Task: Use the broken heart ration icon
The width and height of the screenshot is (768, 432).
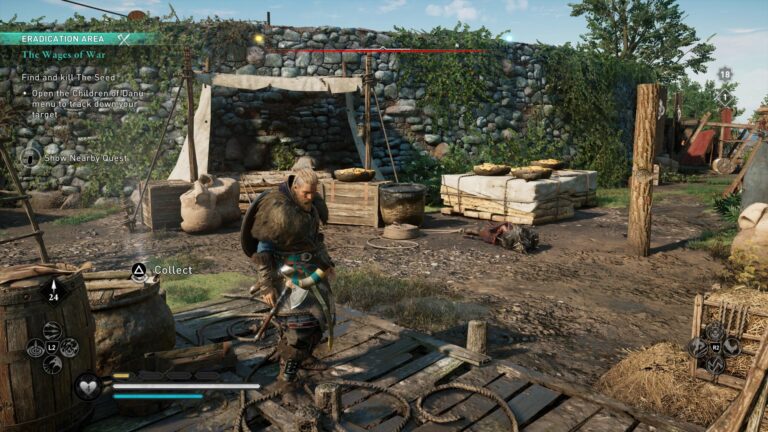Action: click(x=88, y=384)
